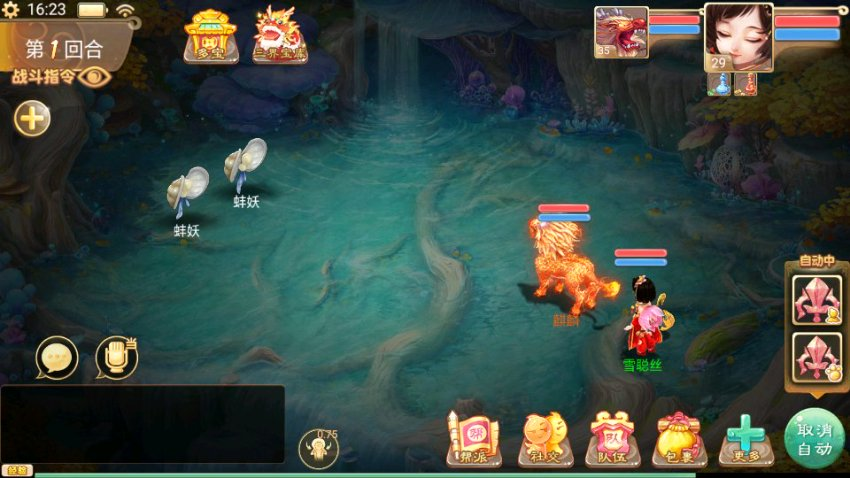Select the player character portrait
Image resolution: width=850 pixels, height=478 pixels.
click(x=739, y=37)
